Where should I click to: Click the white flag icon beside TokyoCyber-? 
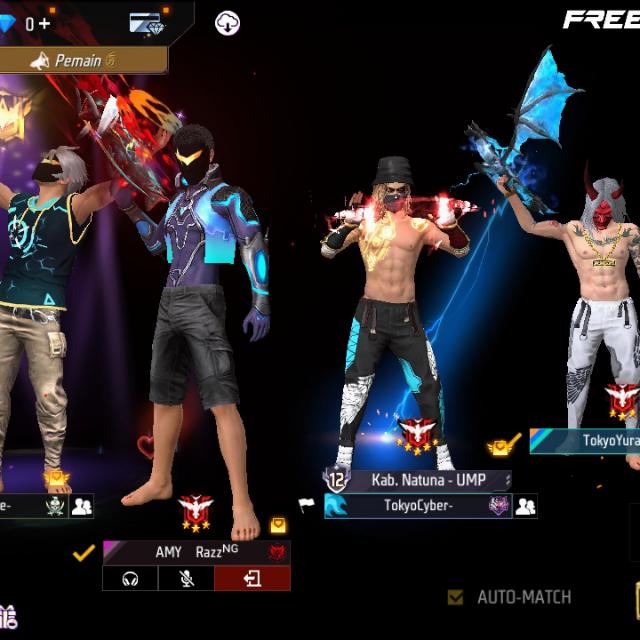tap(308, 506)
